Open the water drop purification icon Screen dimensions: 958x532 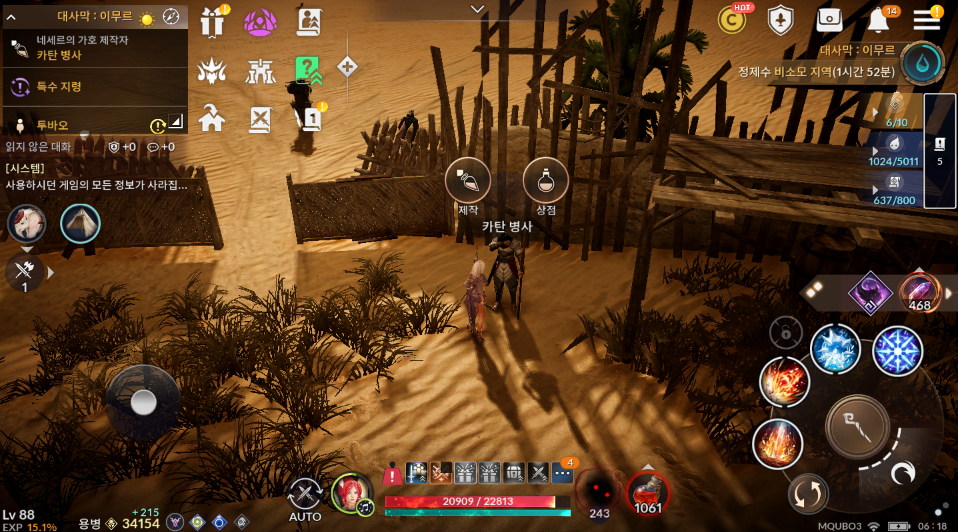pyautogui.click(x=921, y=62)
